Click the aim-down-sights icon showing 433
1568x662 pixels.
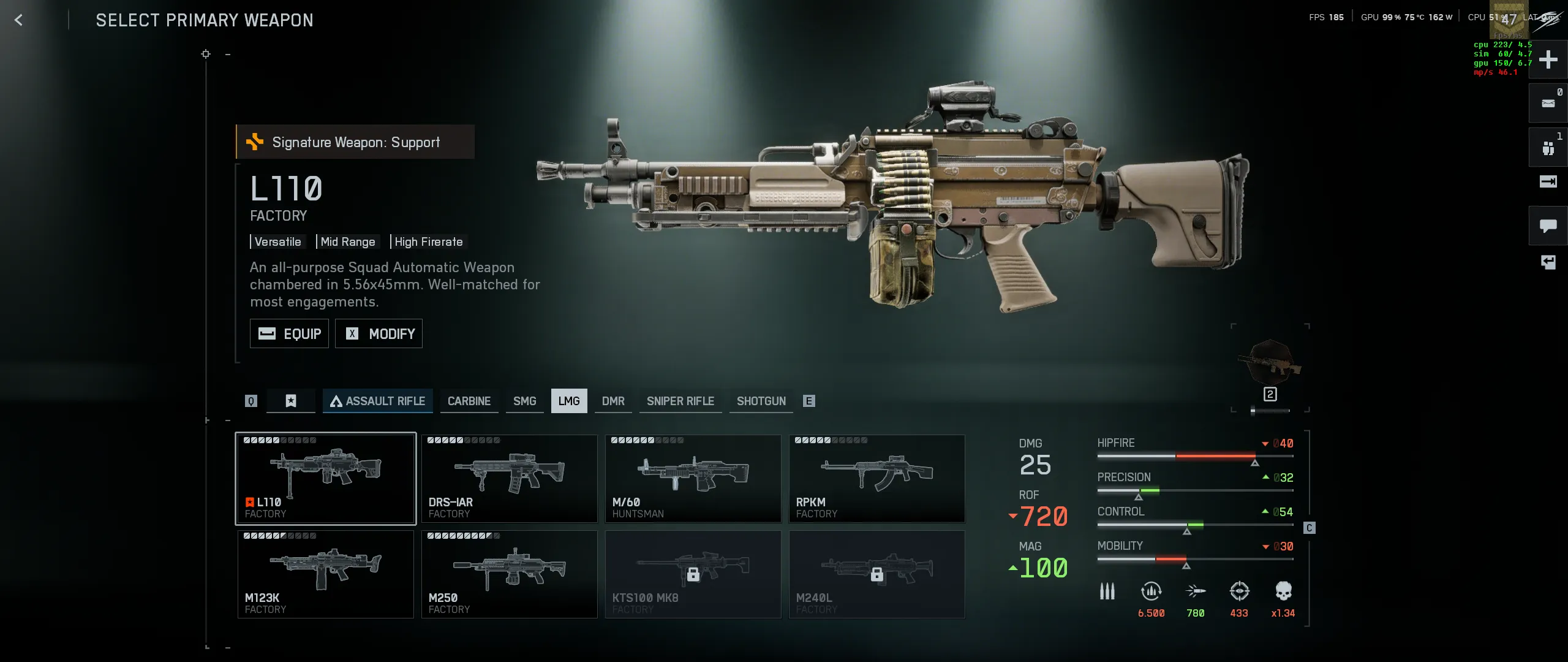1239,592
